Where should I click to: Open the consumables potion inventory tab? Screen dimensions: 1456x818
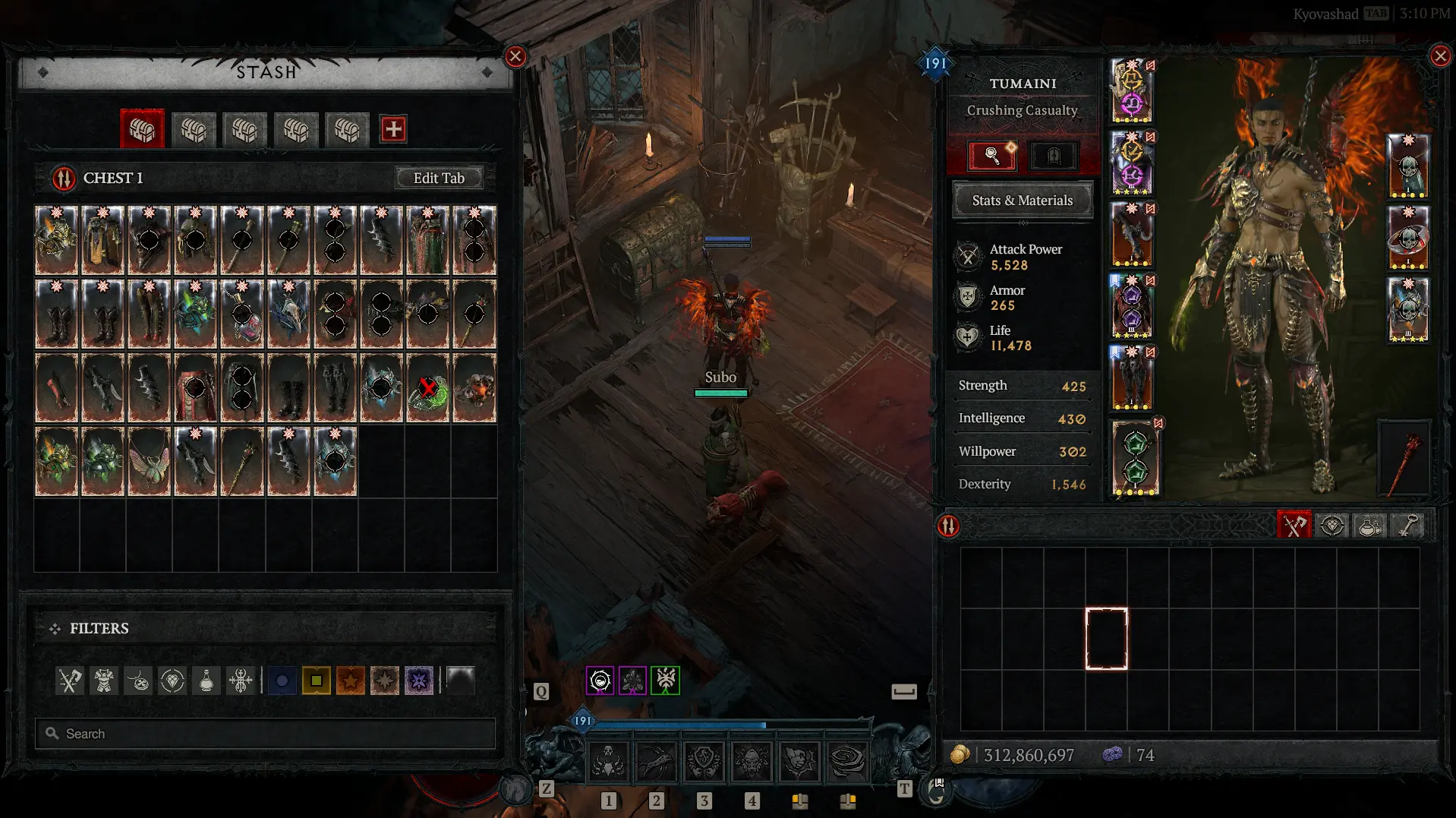[1369, 526]
